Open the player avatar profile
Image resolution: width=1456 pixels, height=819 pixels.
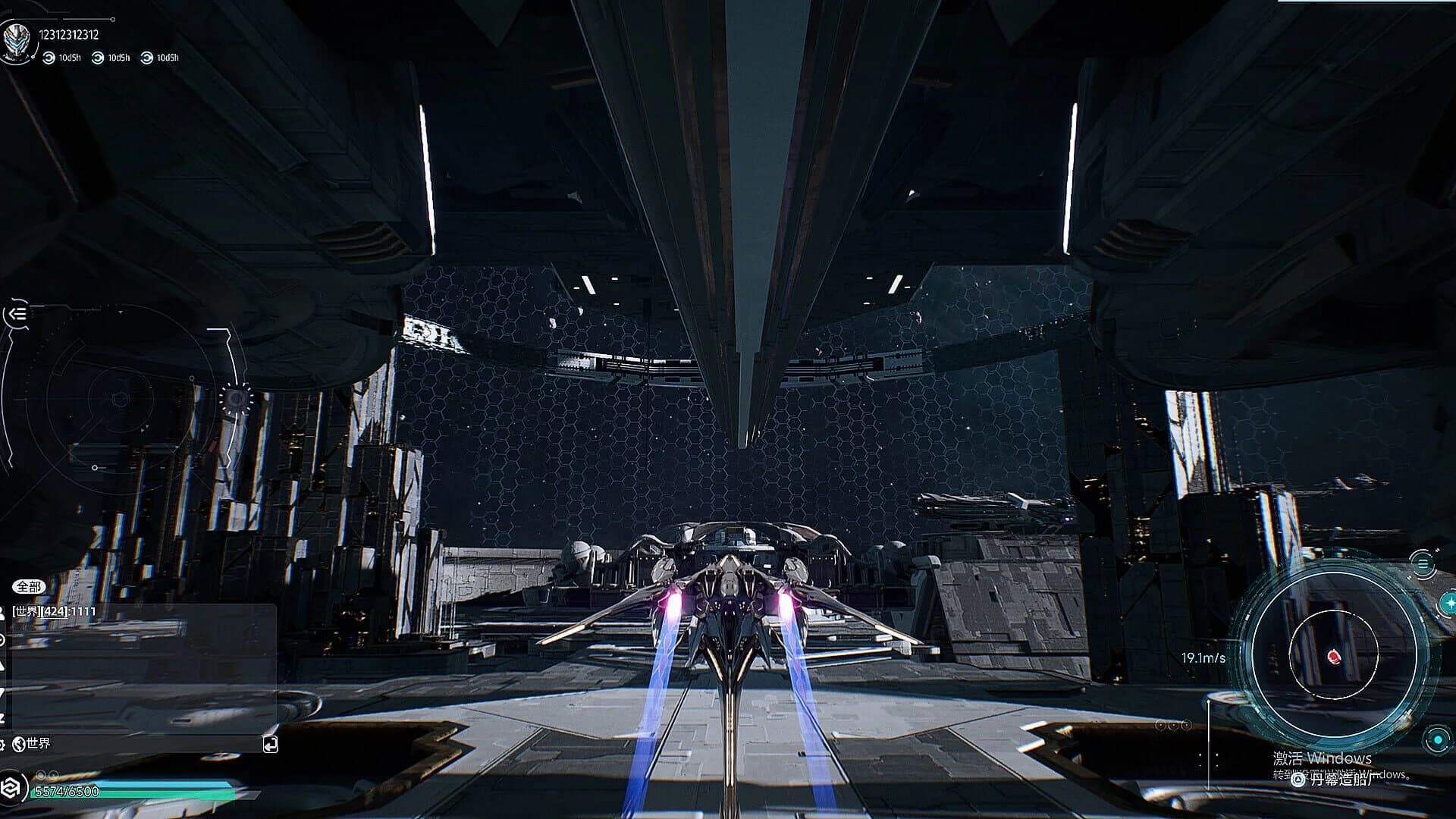click(x=16, y=41)
